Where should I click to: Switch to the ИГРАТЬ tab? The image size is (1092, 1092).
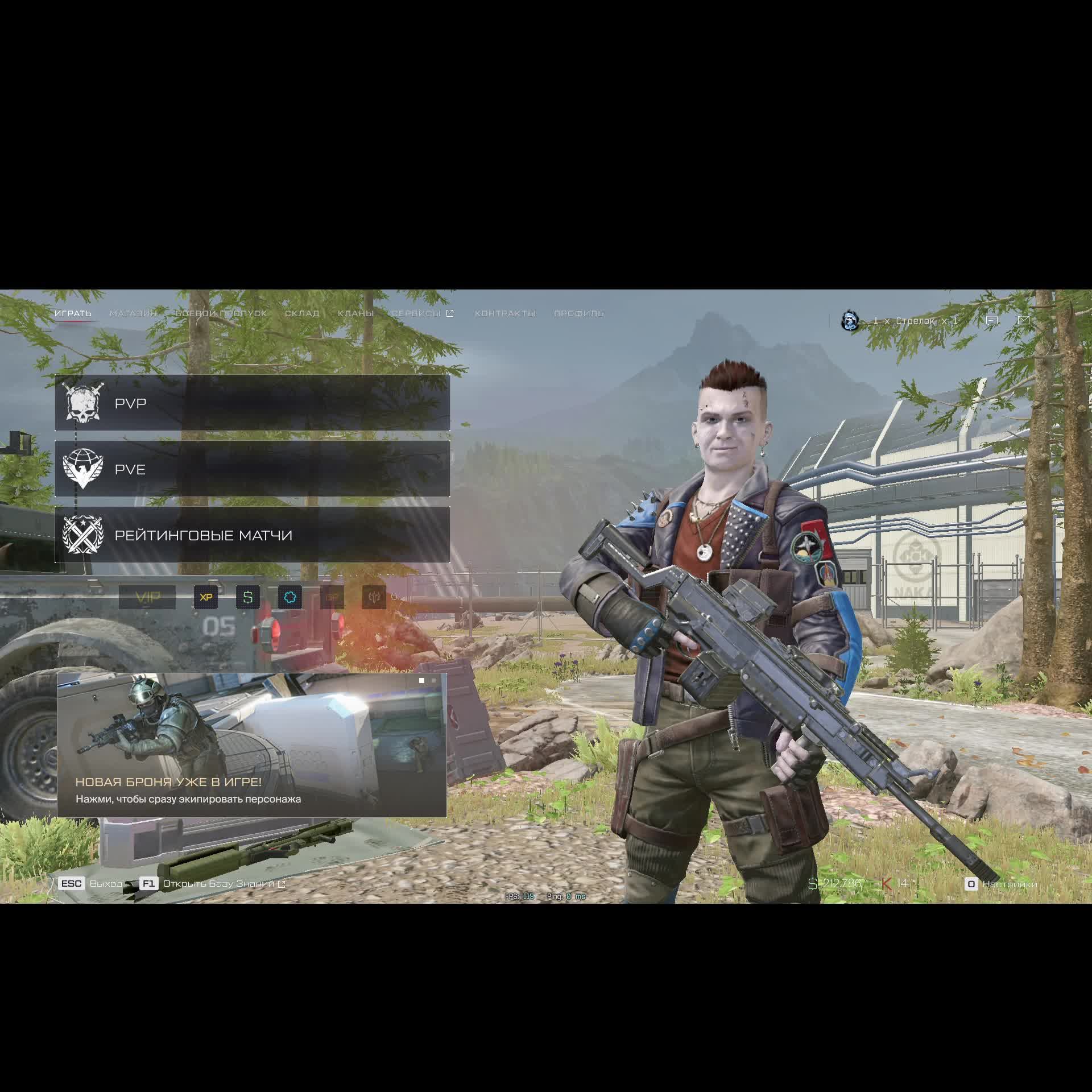pos(73,313)
